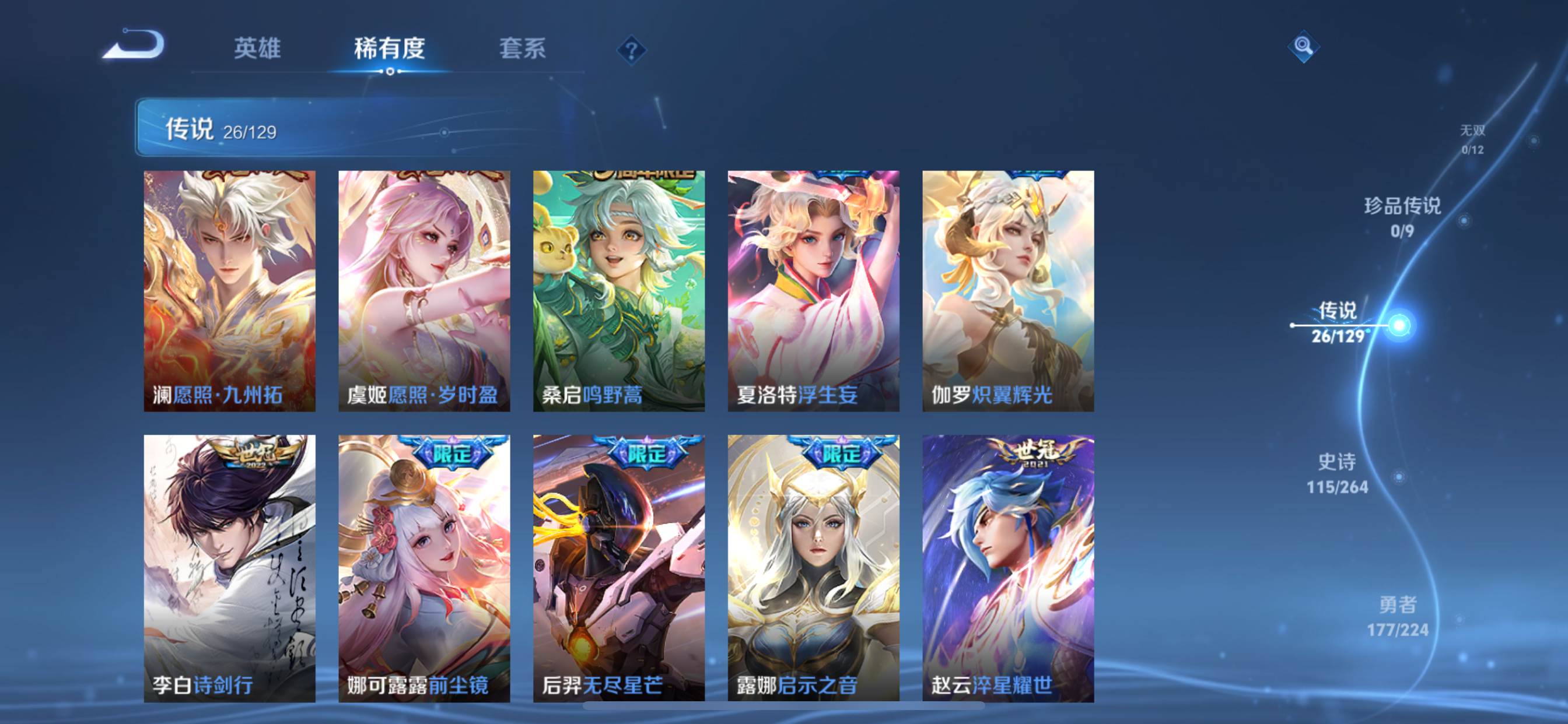1568x724 pixels.
Task: Open the question mark help icon
Action: (x=631, y=50)
